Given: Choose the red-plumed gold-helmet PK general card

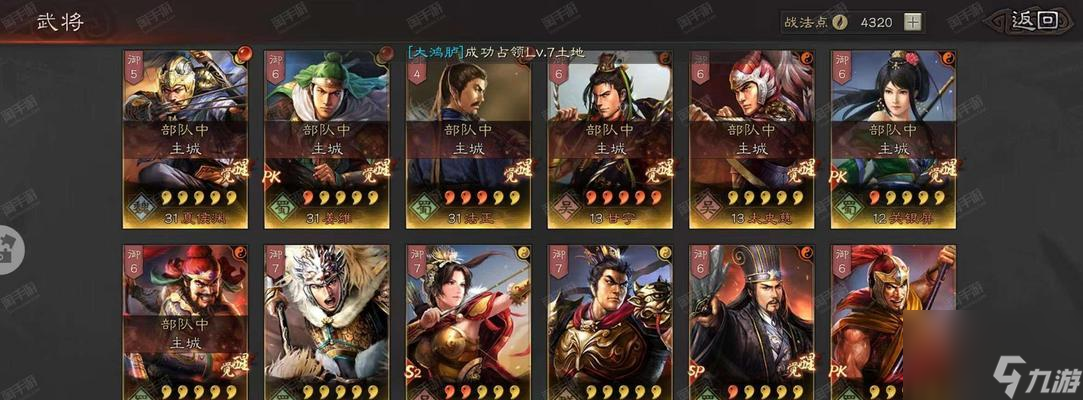Looking at the screenshot, I should [893, 320].
